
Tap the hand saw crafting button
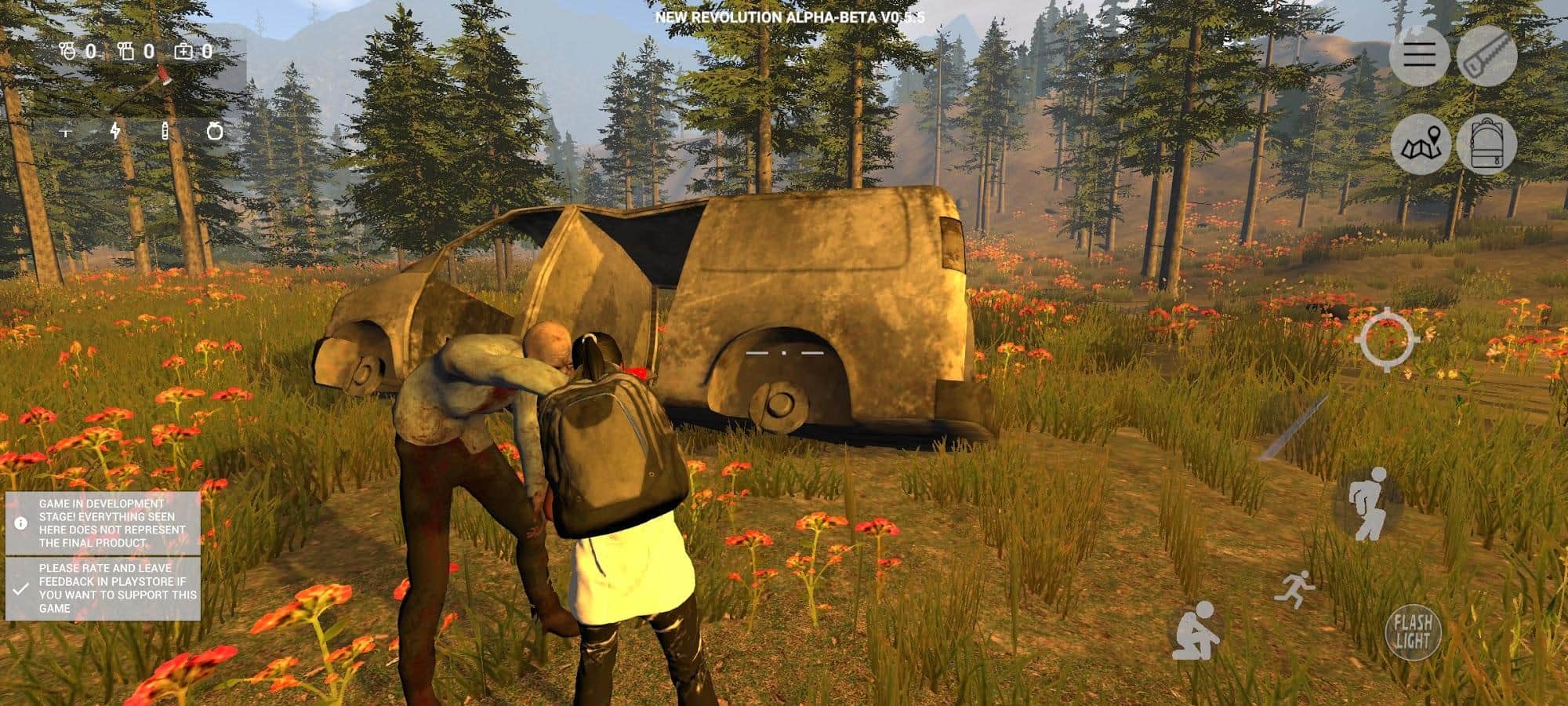click(x=1486, y=55)
